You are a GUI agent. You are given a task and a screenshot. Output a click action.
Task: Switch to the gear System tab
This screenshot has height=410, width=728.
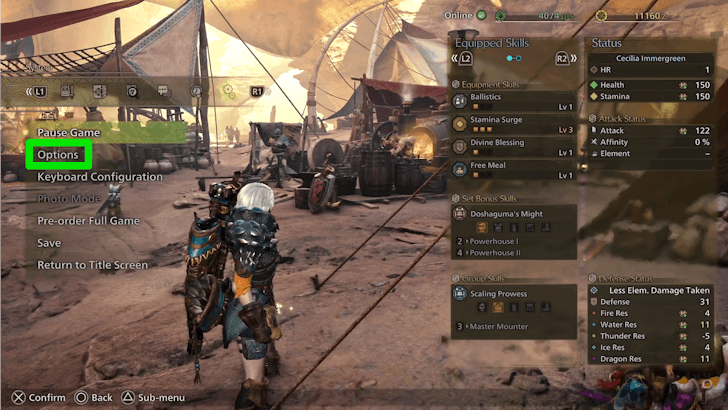pos(228,91)
